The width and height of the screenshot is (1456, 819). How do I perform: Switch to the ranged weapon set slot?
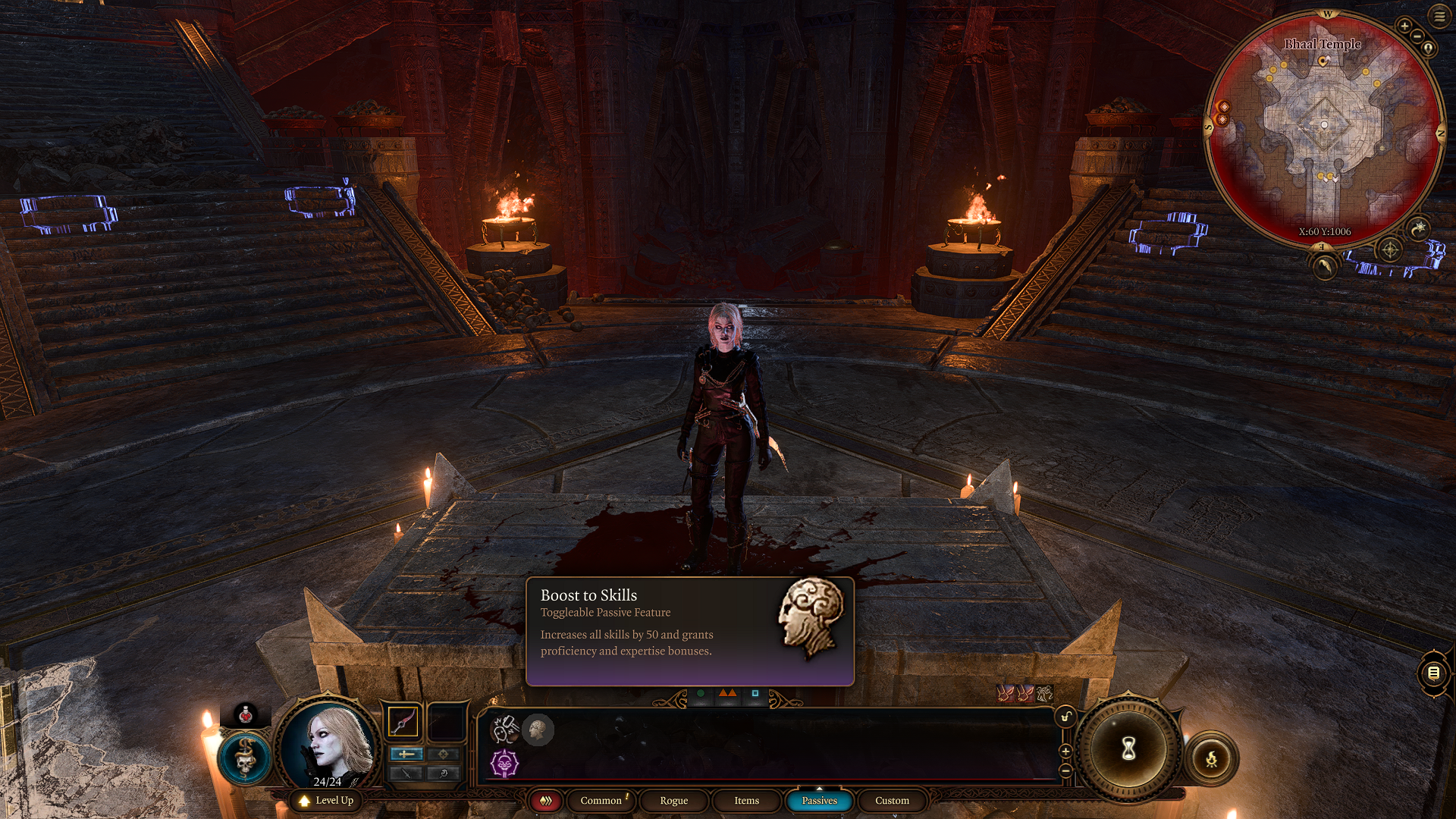click(444, 720)
